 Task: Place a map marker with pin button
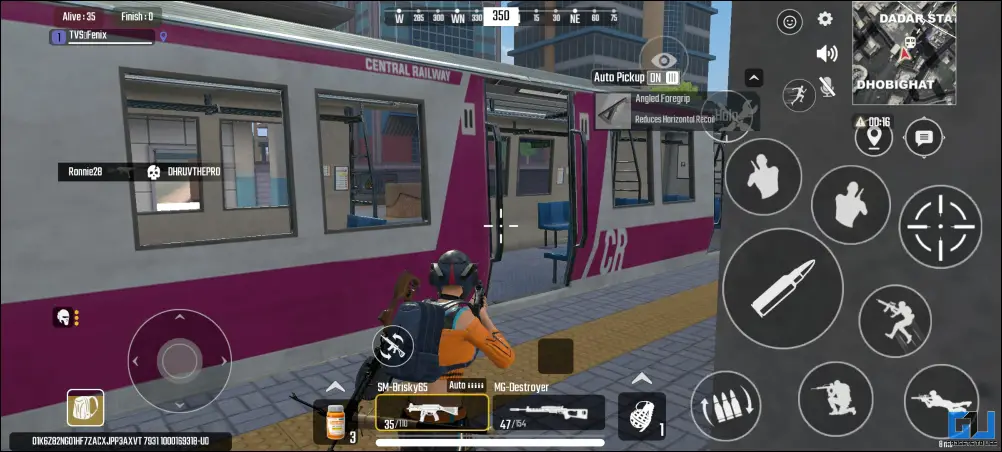point(874,138)
